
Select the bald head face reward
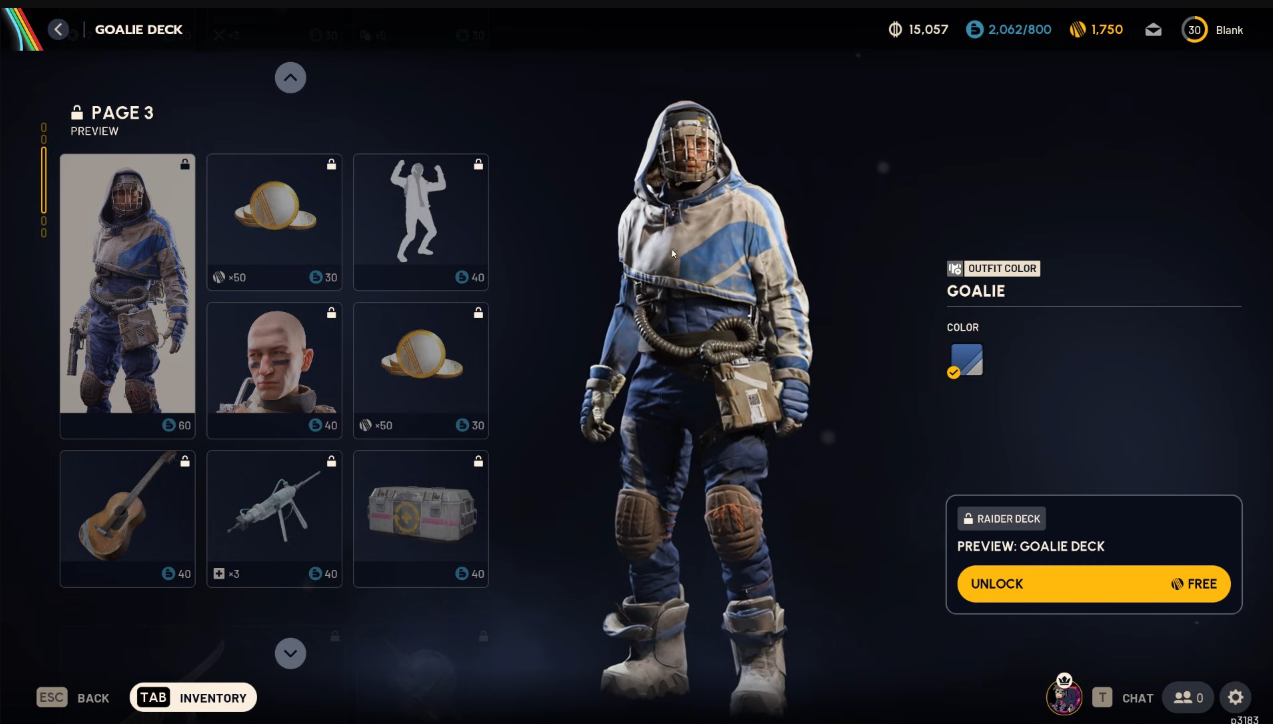tap(274, 369)
